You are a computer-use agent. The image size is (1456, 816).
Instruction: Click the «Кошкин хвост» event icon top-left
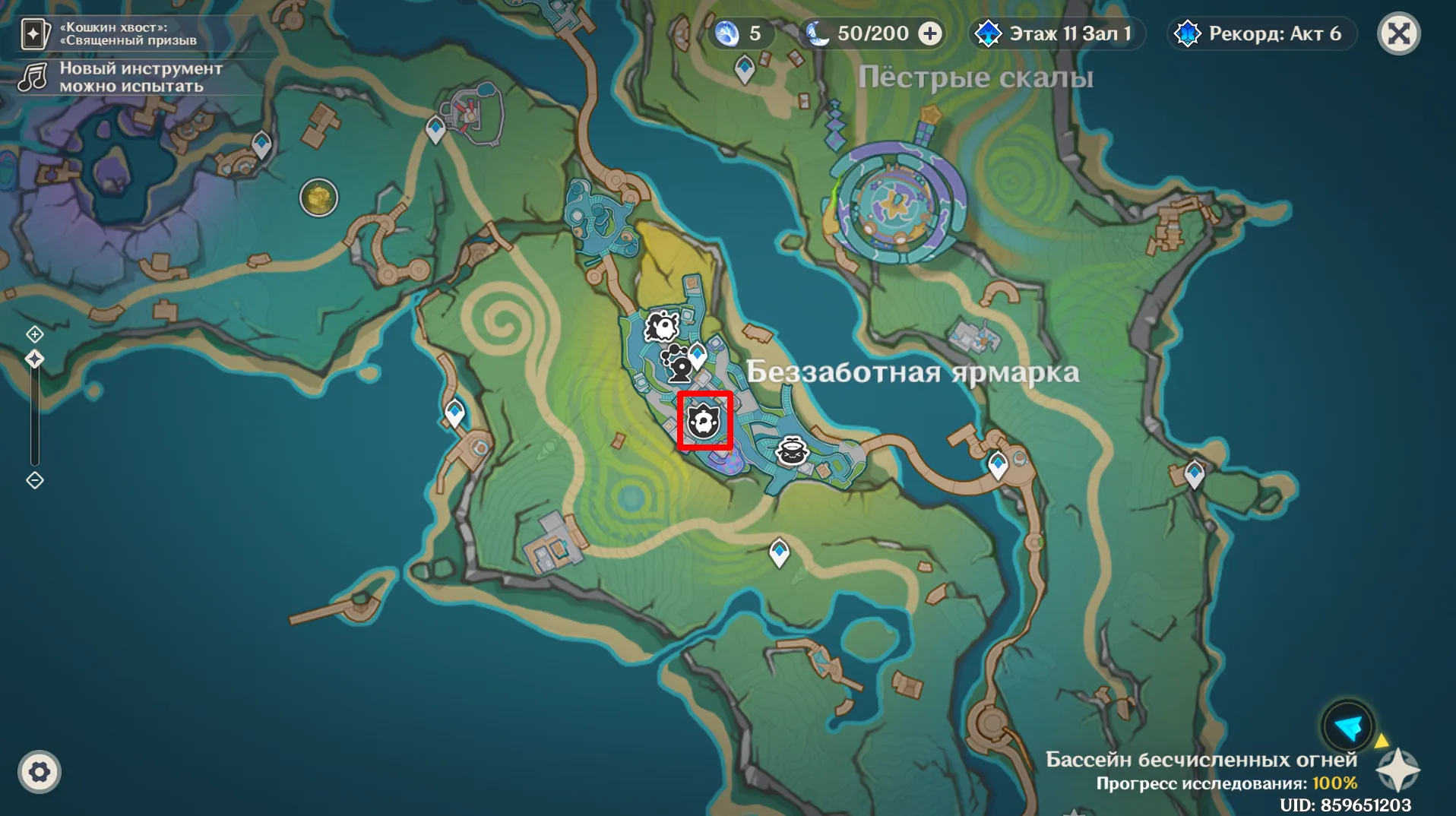pos(33,33)
